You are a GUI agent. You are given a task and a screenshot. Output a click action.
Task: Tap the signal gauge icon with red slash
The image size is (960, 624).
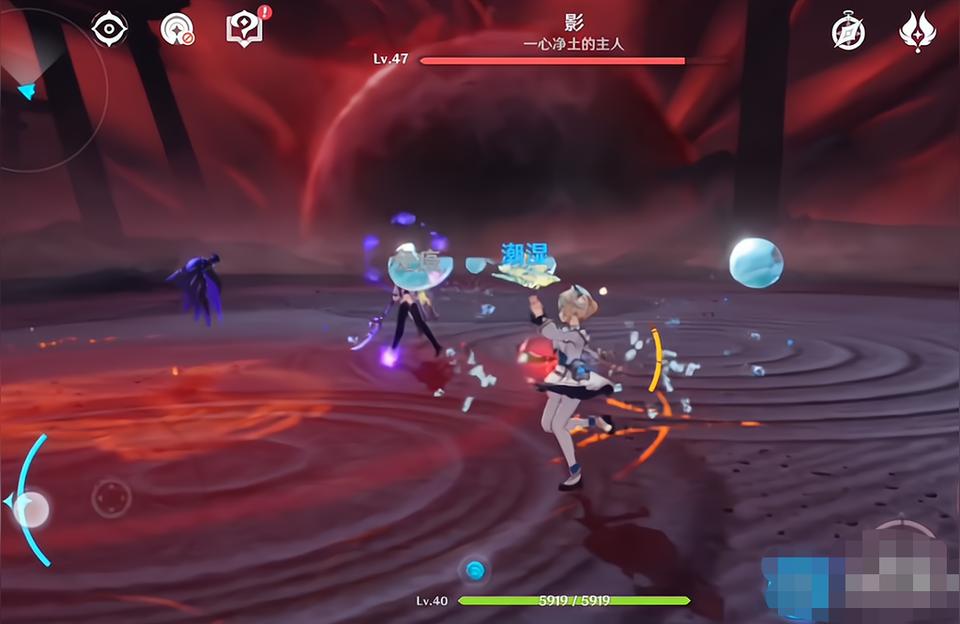177,29
